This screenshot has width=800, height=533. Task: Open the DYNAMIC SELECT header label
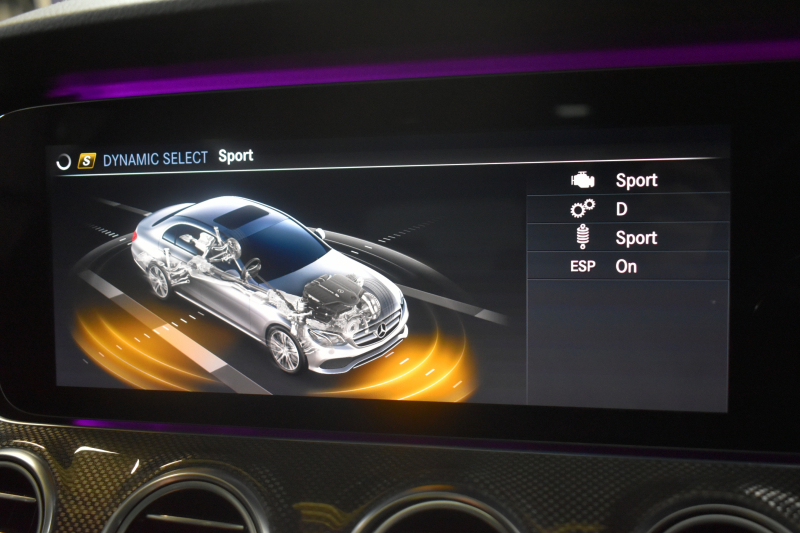(x=155, y=158)
